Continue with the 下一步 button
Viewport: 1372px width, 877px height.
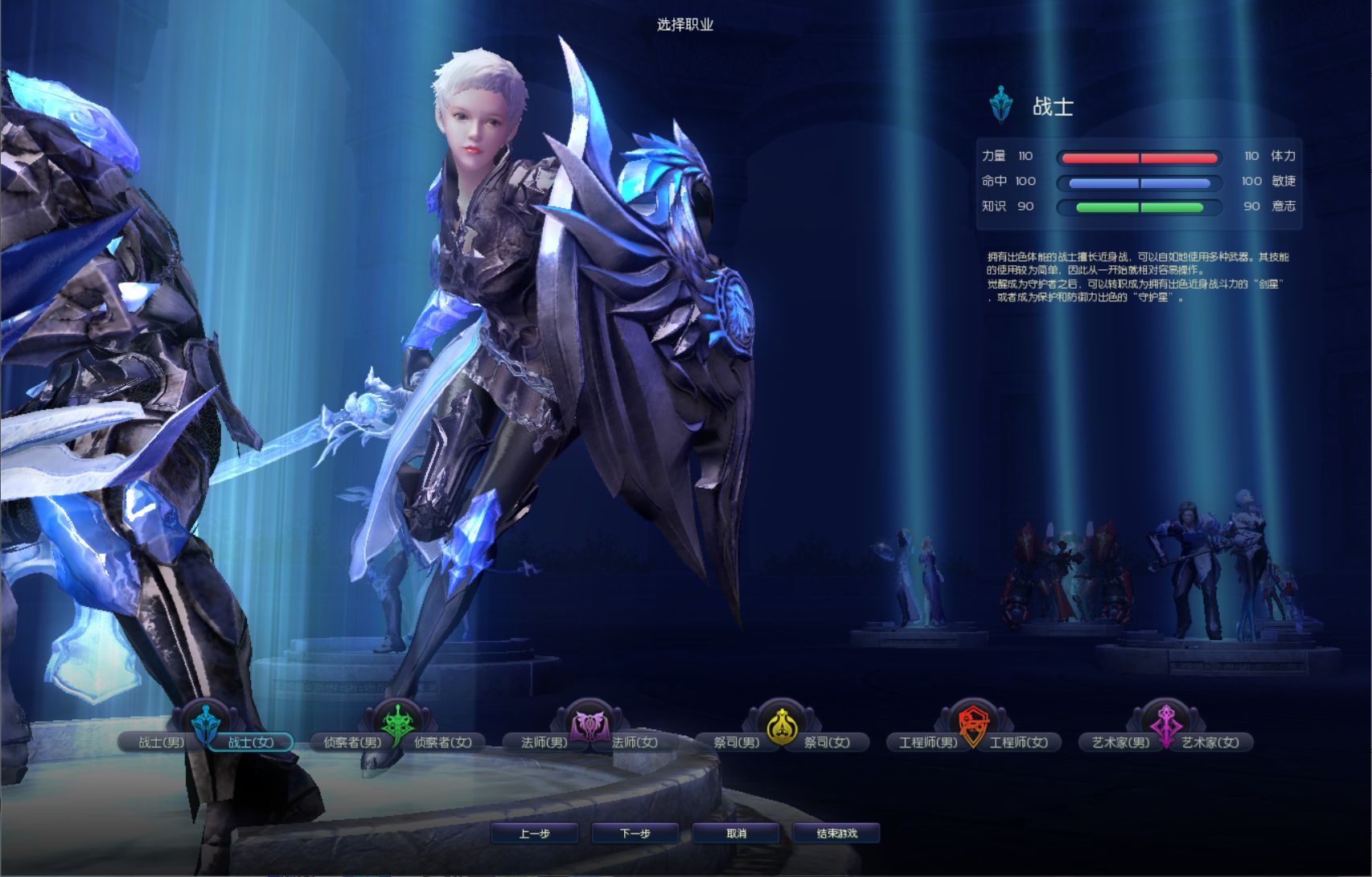pos(635,834)
